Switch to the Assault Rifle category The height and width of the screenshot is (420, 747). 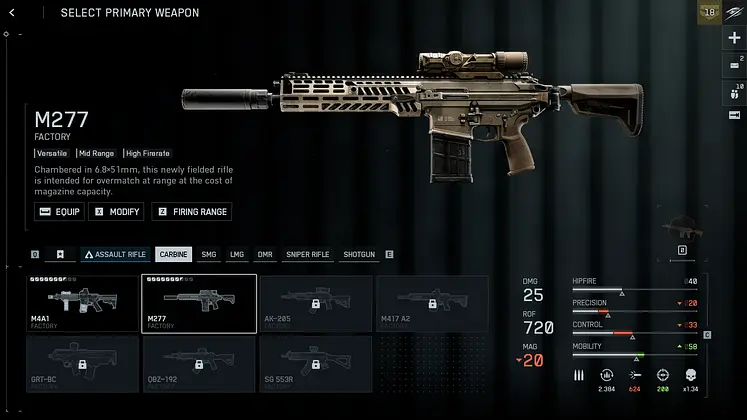click(115, 254)
